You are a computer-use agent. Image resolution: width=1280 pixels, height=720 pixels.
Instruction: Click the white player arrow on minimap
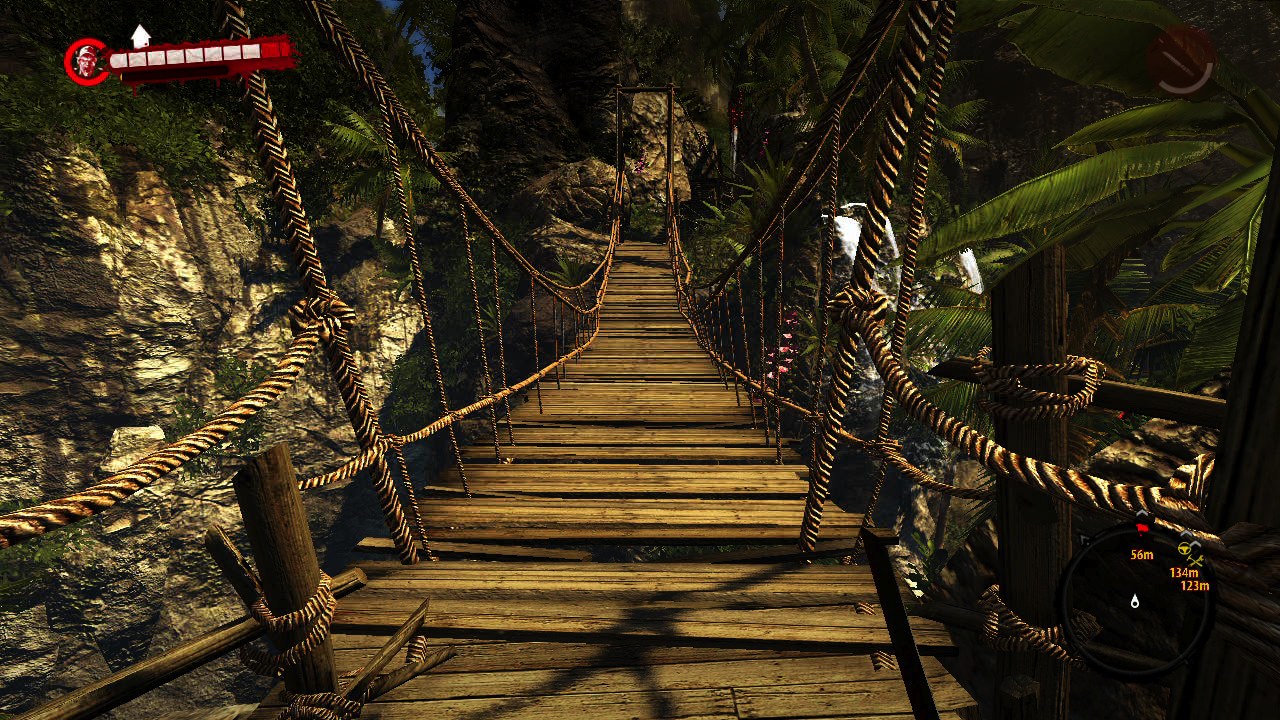tap(1135, 601)
